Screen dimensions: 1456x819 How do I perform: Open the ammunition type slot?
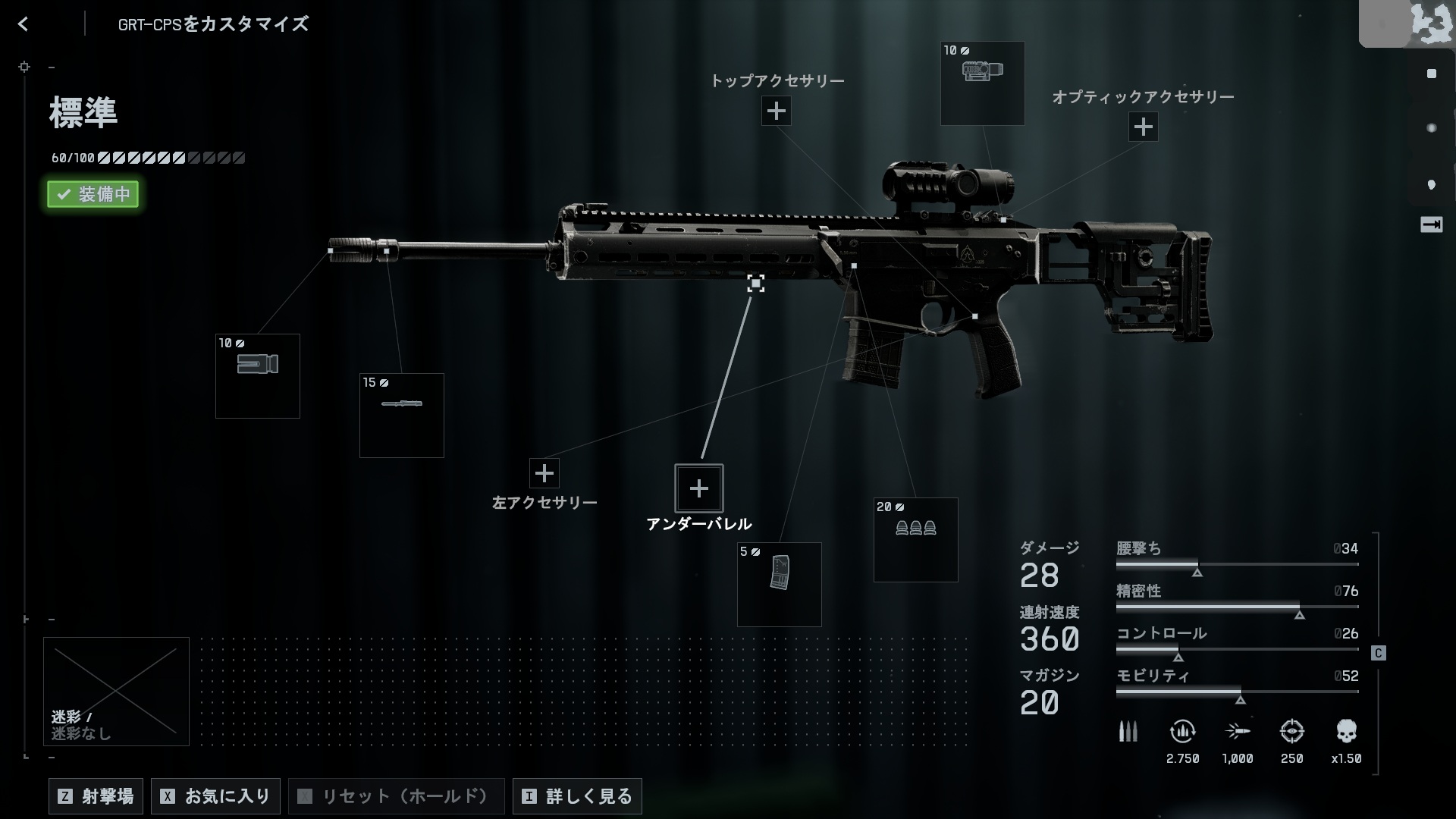915,540
